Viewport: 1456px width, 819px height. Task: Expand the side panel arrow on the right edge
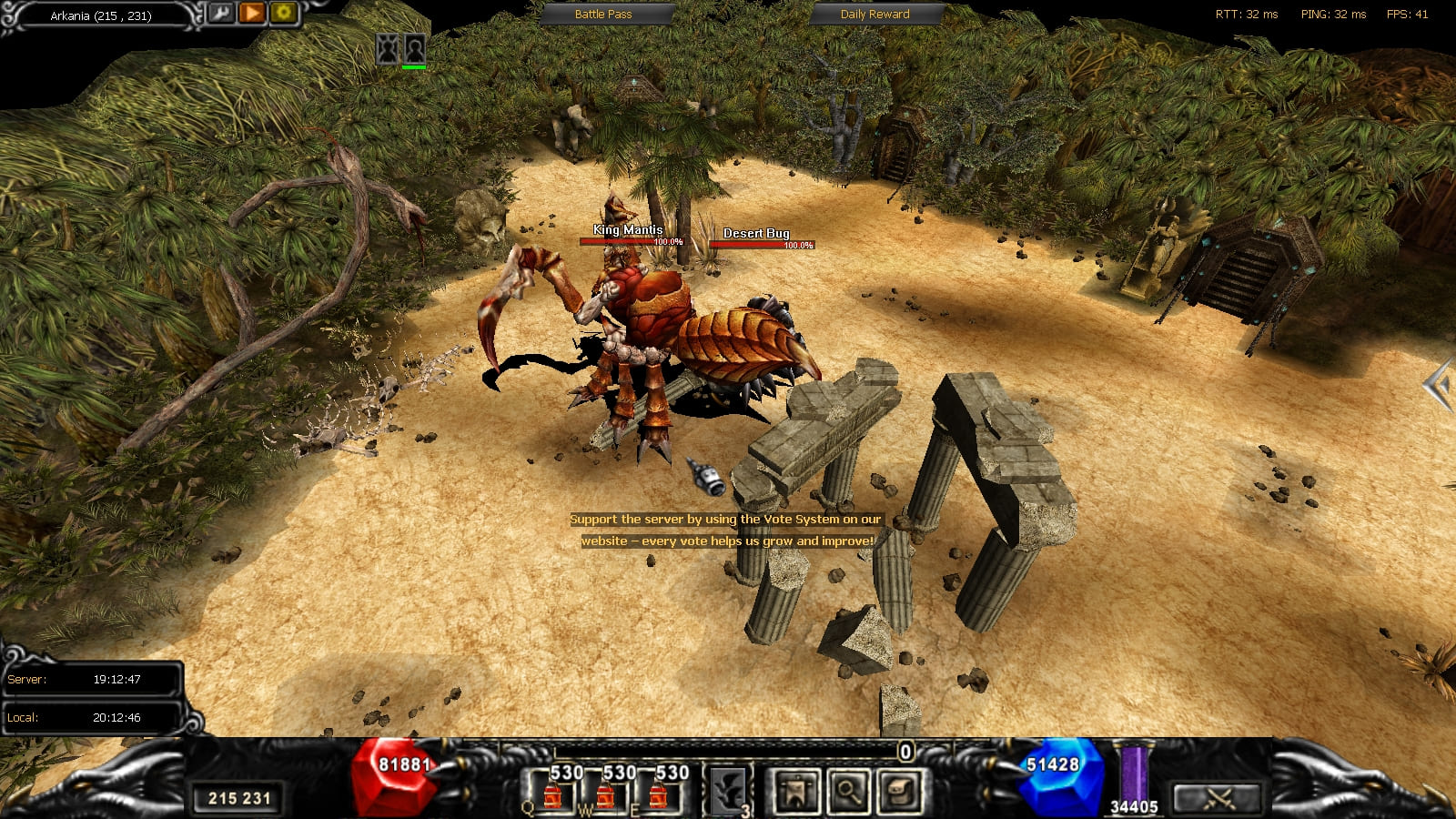(x=1439, y=386)
